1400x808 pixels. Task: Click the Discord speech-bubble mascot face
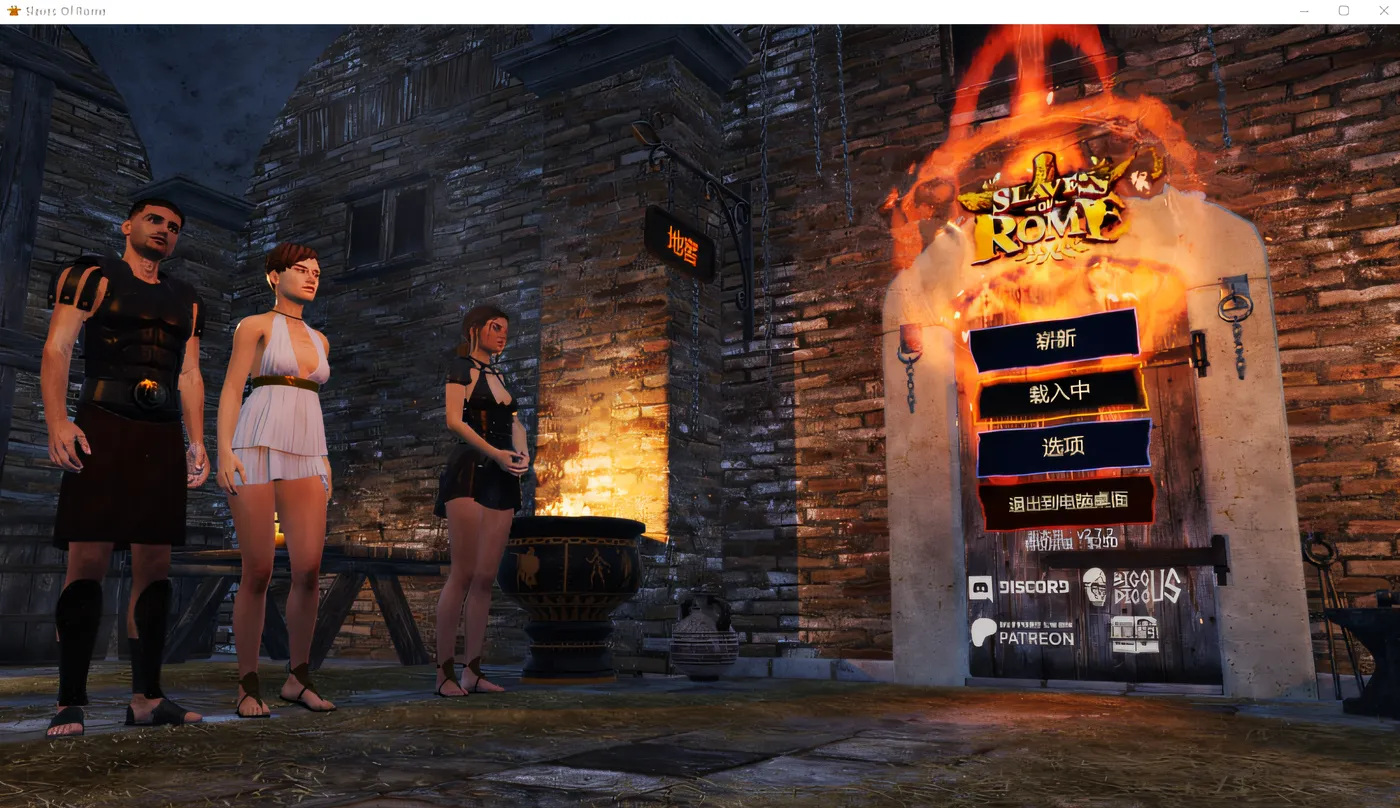(982, 587)
